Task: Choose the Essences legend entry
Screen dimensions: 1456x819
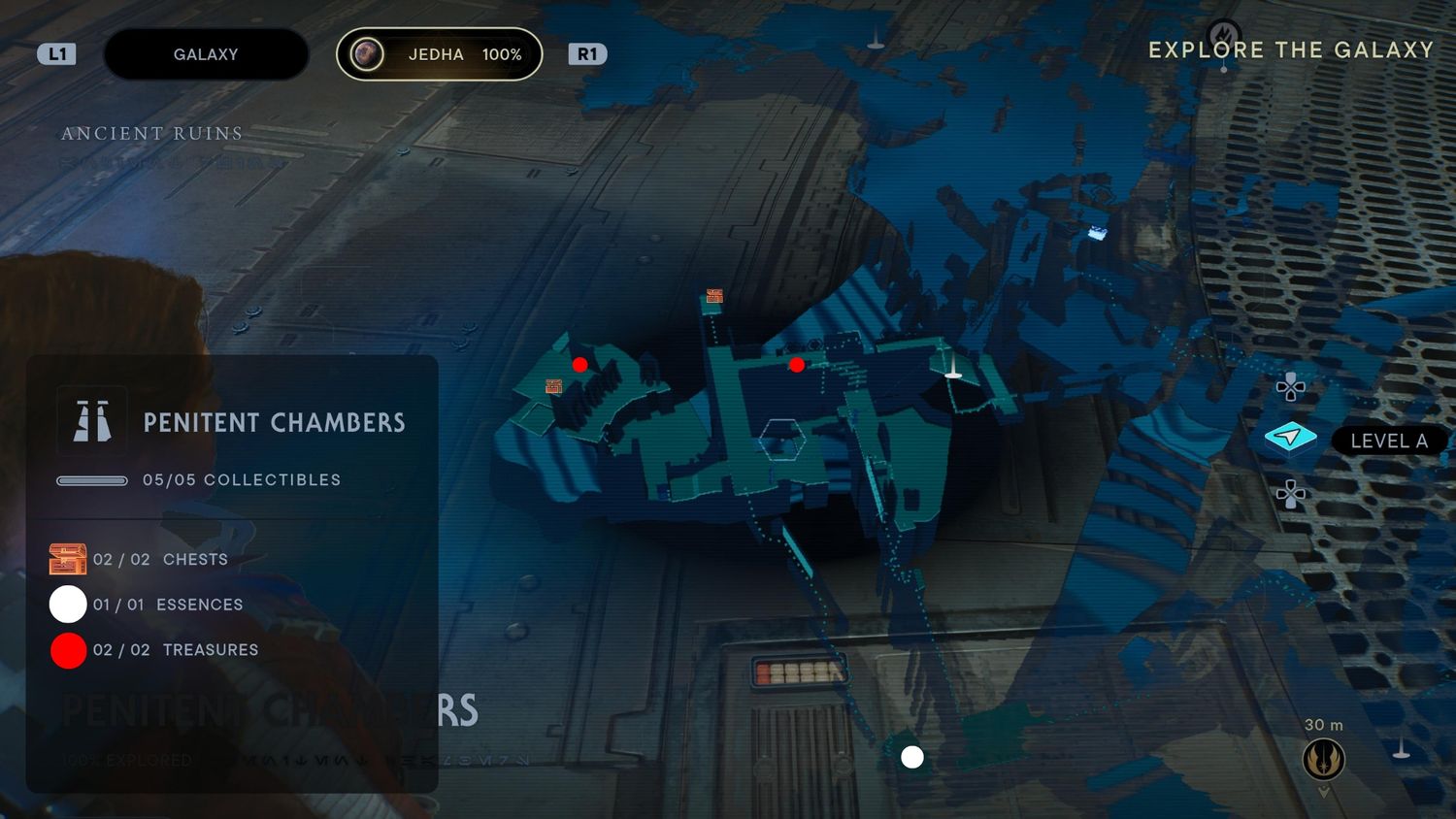Action: pos(146,605)
